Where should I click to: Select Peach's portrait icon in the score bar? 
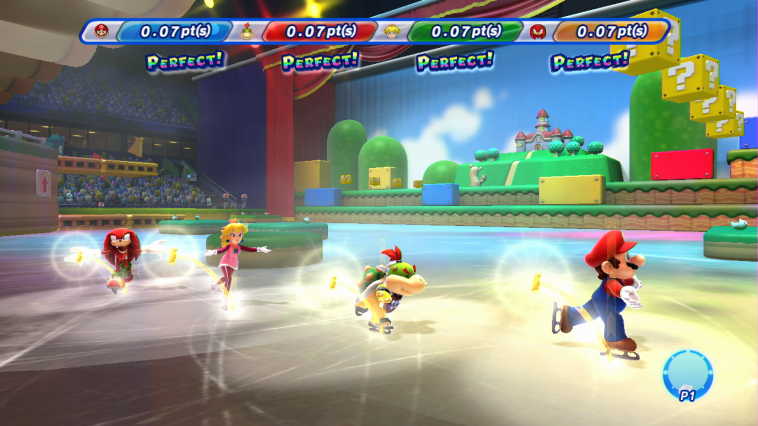(x=392, y=31)
